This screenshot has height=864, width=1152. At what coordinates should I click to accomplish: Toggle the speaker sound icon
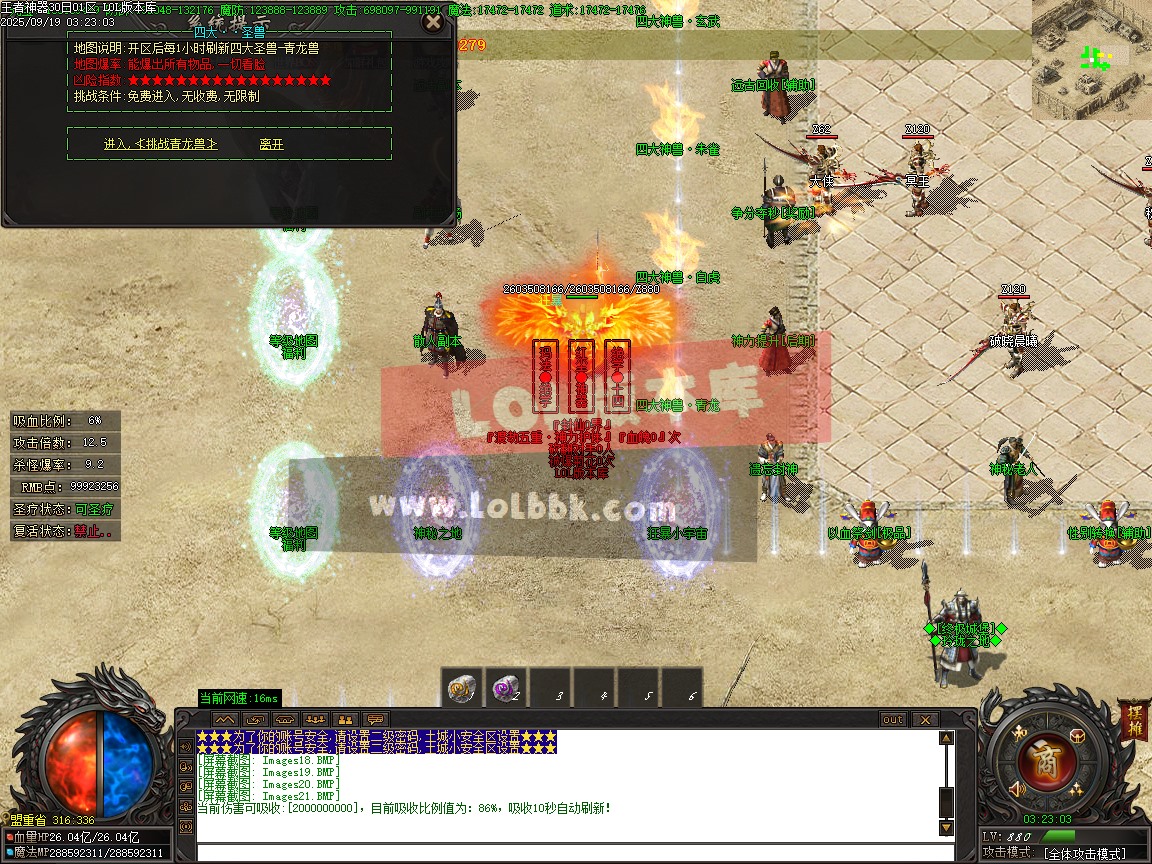point(1017,790)
